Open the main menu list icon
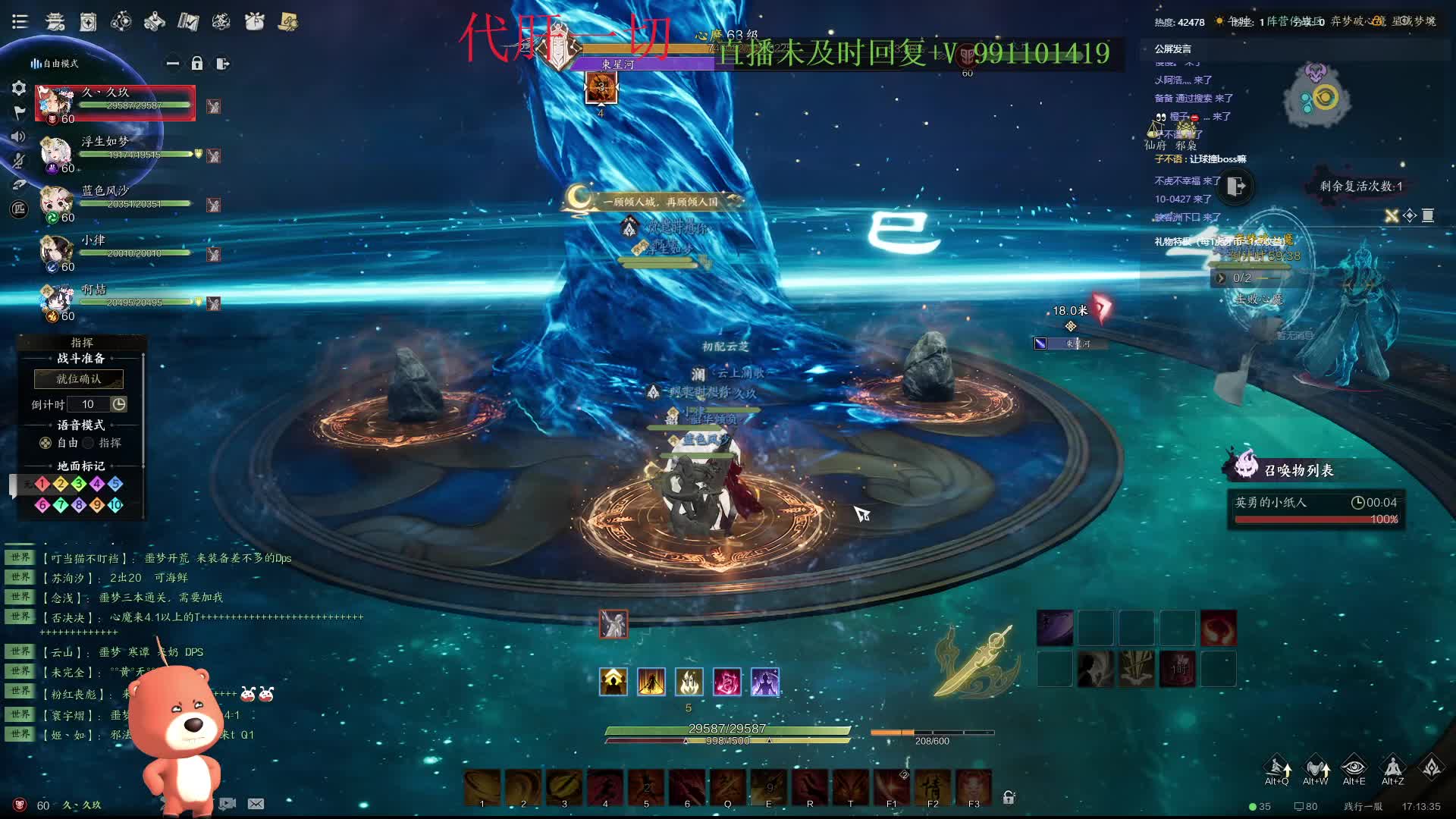This screenshot has height=819, width=1456. click(x=20, y=22)
